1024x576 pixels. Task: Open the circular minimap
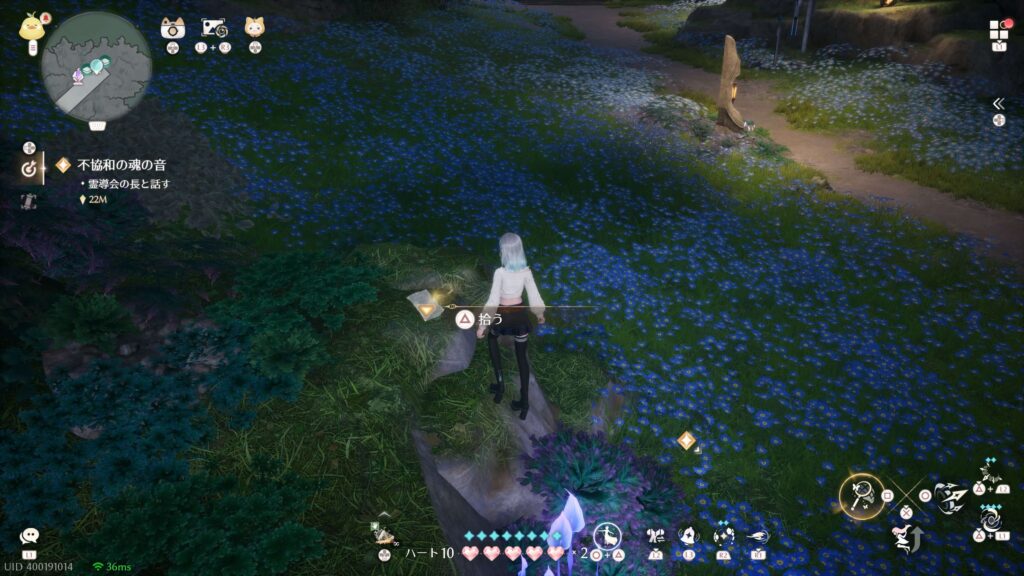coord(97,67)
